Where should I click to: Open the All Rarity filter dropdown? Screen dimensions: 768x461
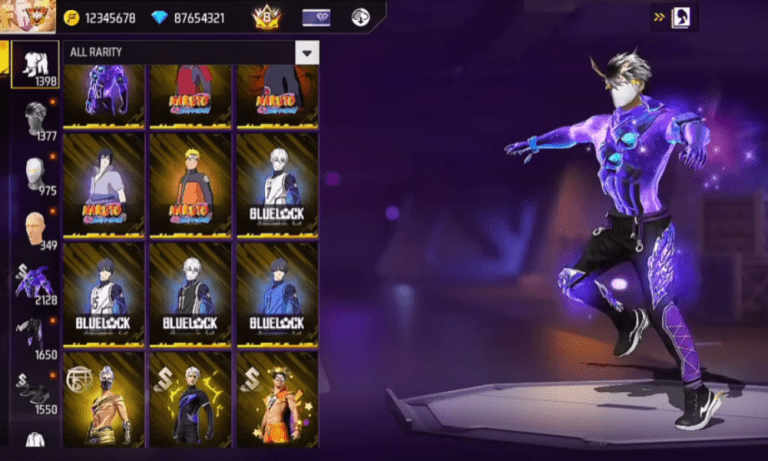pos(306,52)
